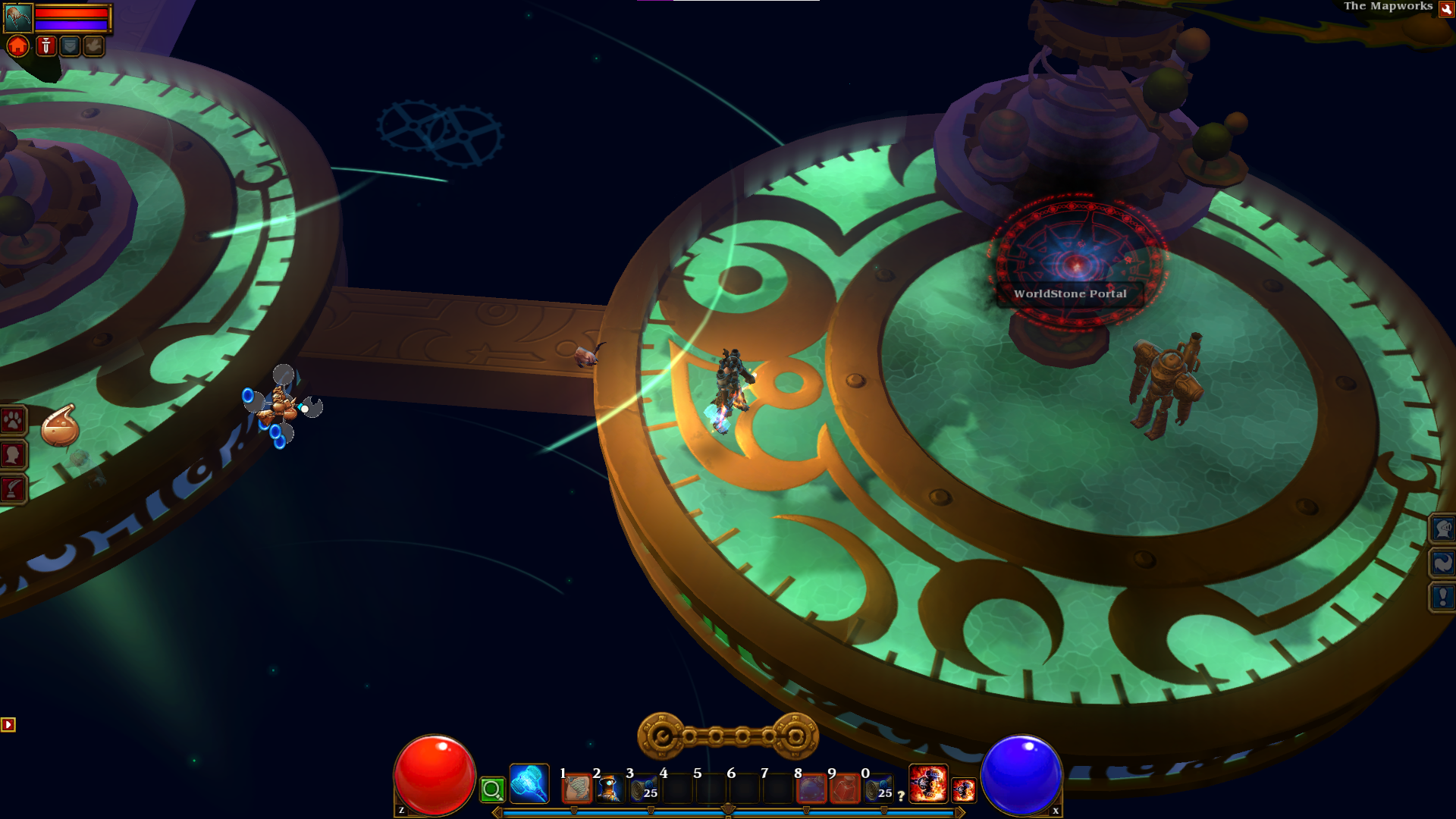Select the small fiery alternate skill icon
Image resolution: width=1456 pixels, height=819 pixels.
tap(964, 790)
